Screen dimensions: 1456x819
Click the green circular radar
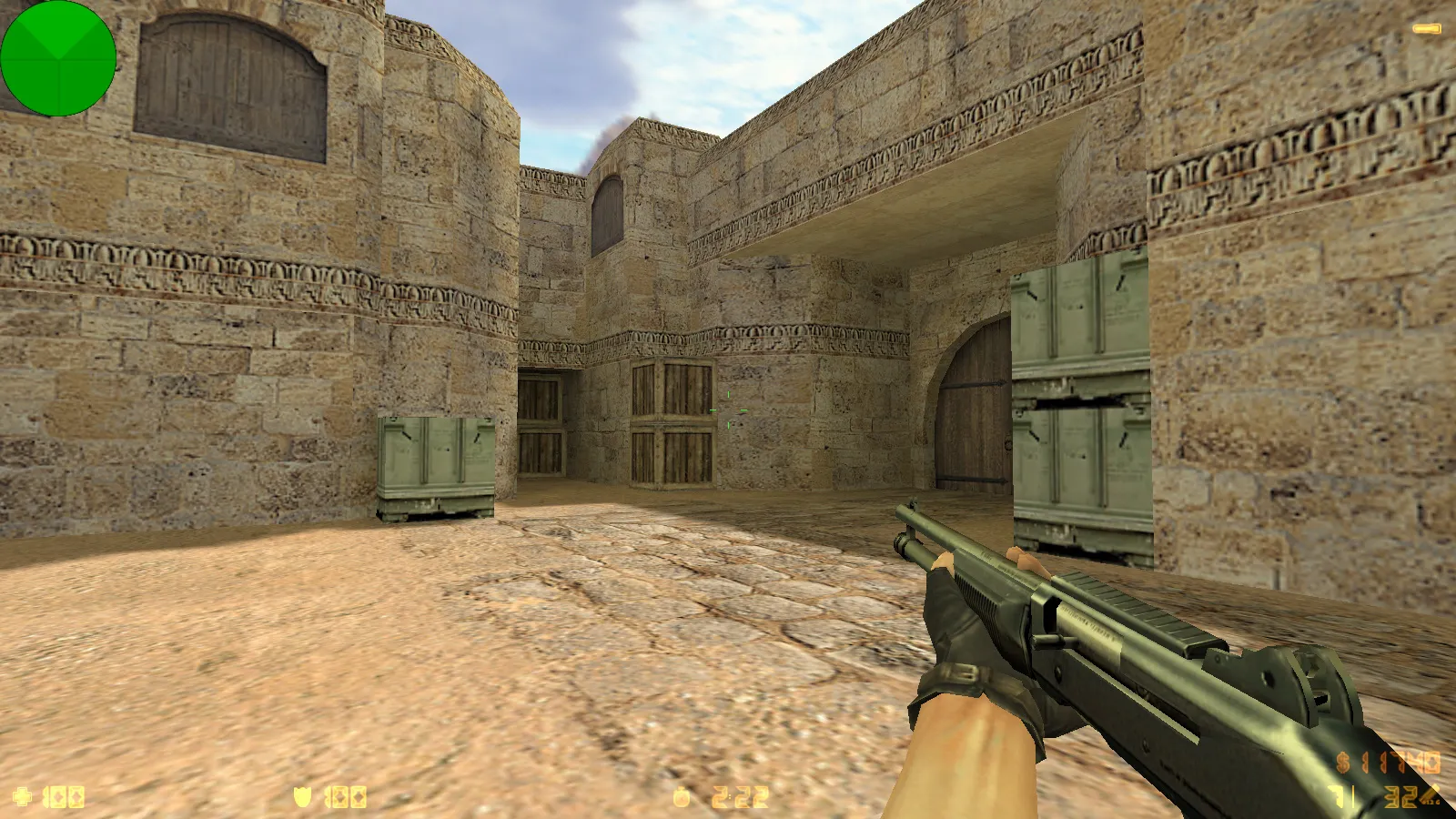pyautogui.click(x=58, y=58)
